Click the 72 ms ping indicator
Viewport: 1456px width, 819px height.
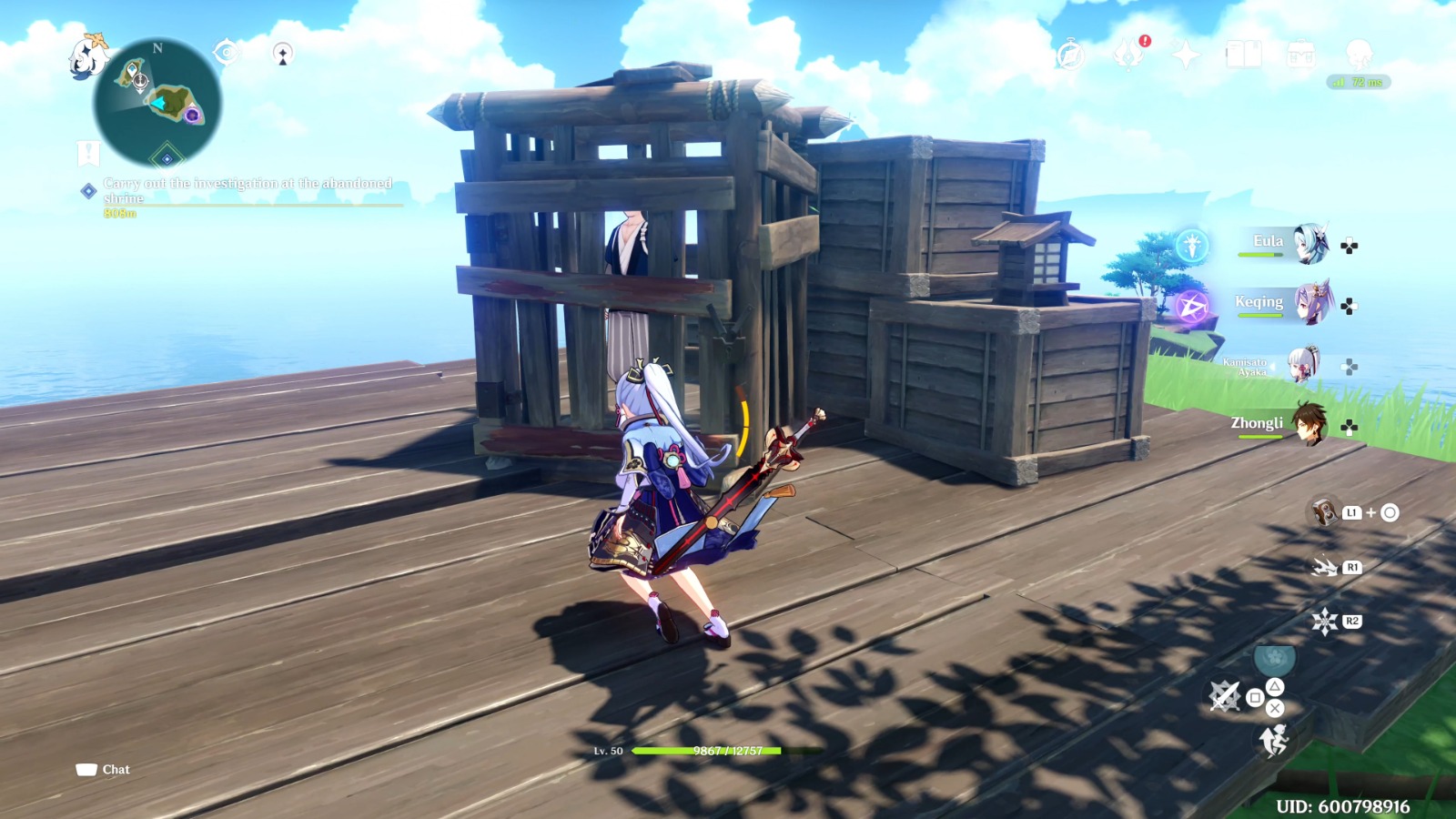tap(1359, 80)
